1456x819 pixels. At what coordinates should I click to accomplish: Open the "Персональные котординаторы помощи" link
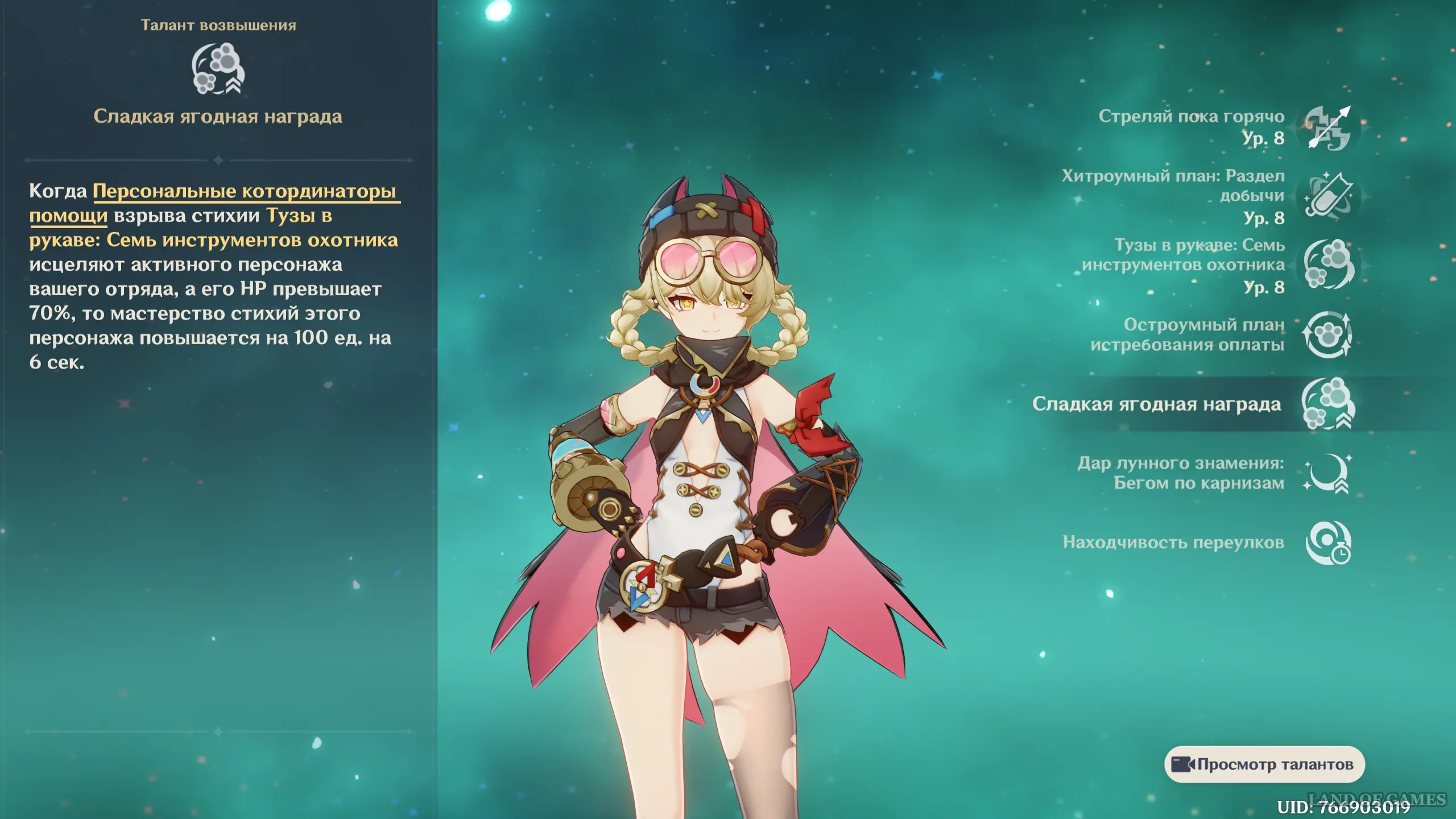point(244,192)
